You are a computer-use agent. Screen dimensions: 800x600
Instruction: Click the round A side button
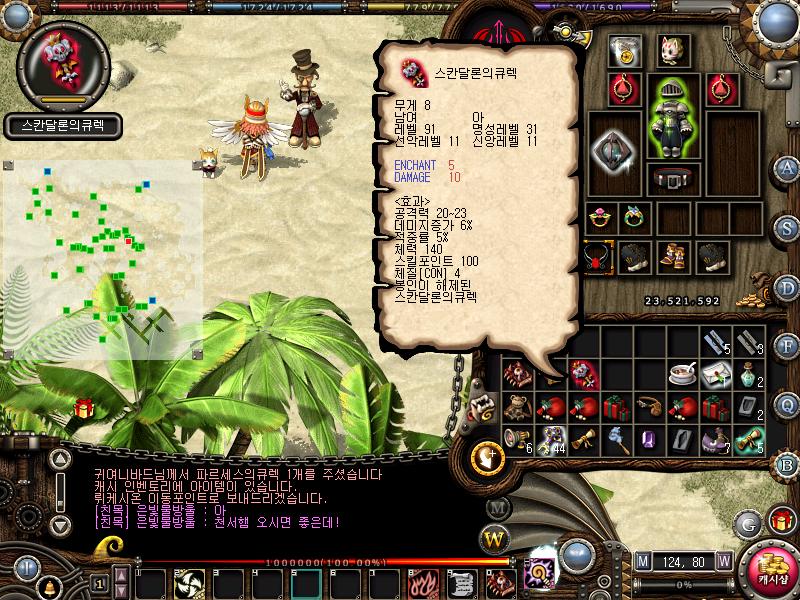pyautogui.click(x=787, y=168)
